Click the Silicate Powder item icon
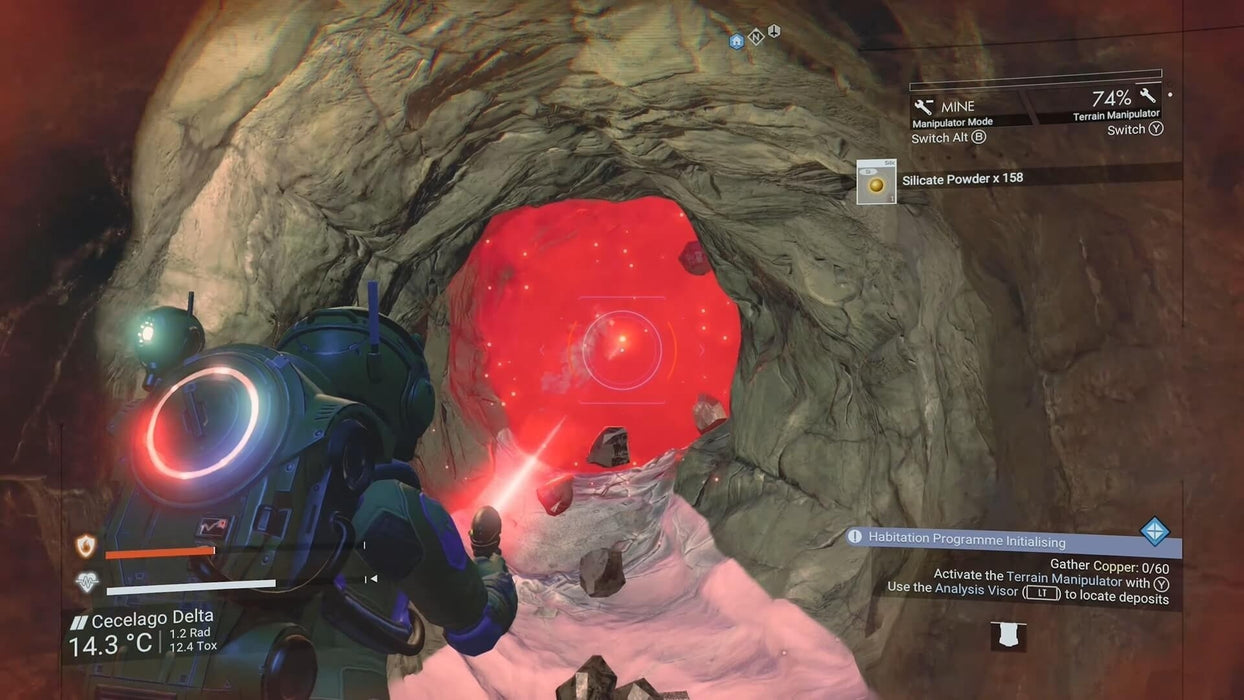 [876, 182]
